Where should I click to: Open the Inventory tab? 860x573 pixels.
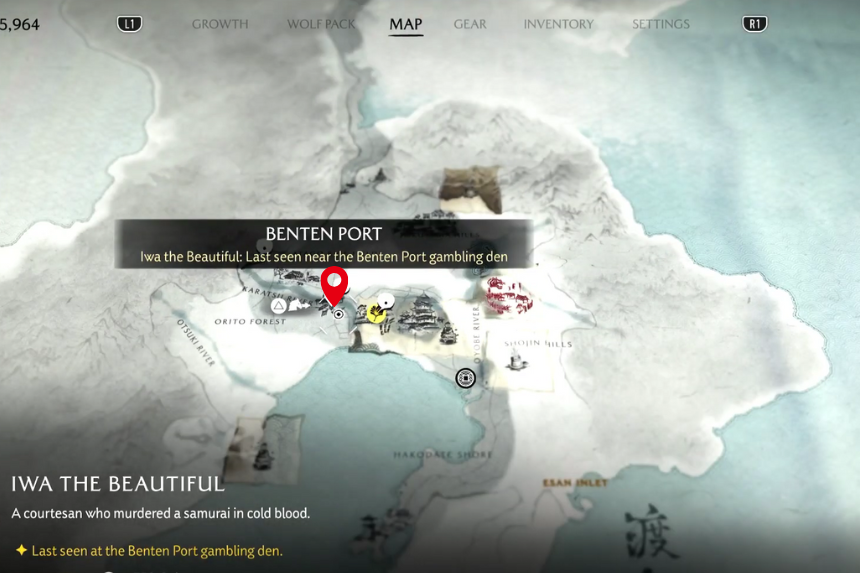click(x=559, y=24)
